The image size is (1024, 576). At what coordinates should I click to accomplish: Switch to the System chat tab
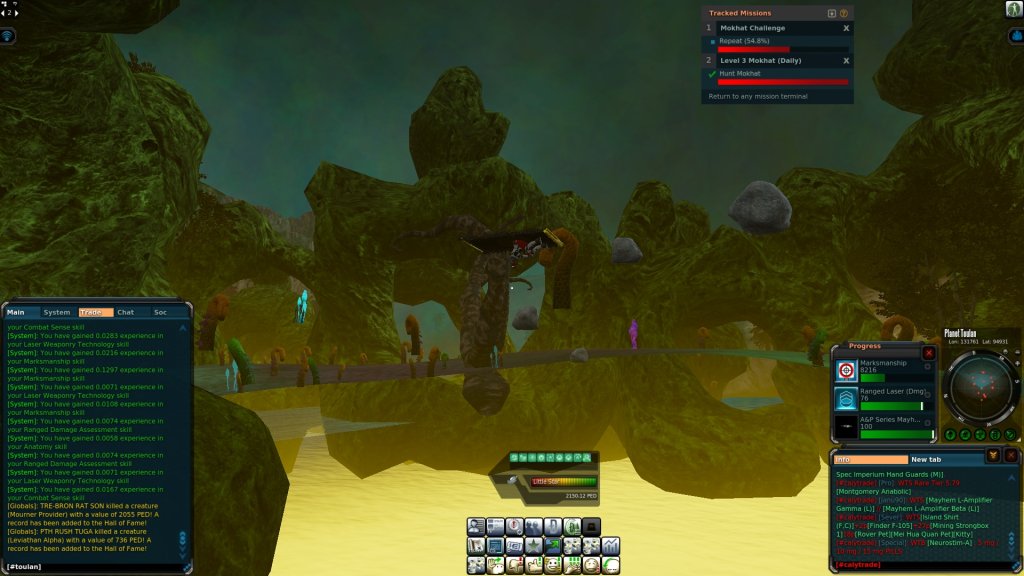(x=57, y=313)
